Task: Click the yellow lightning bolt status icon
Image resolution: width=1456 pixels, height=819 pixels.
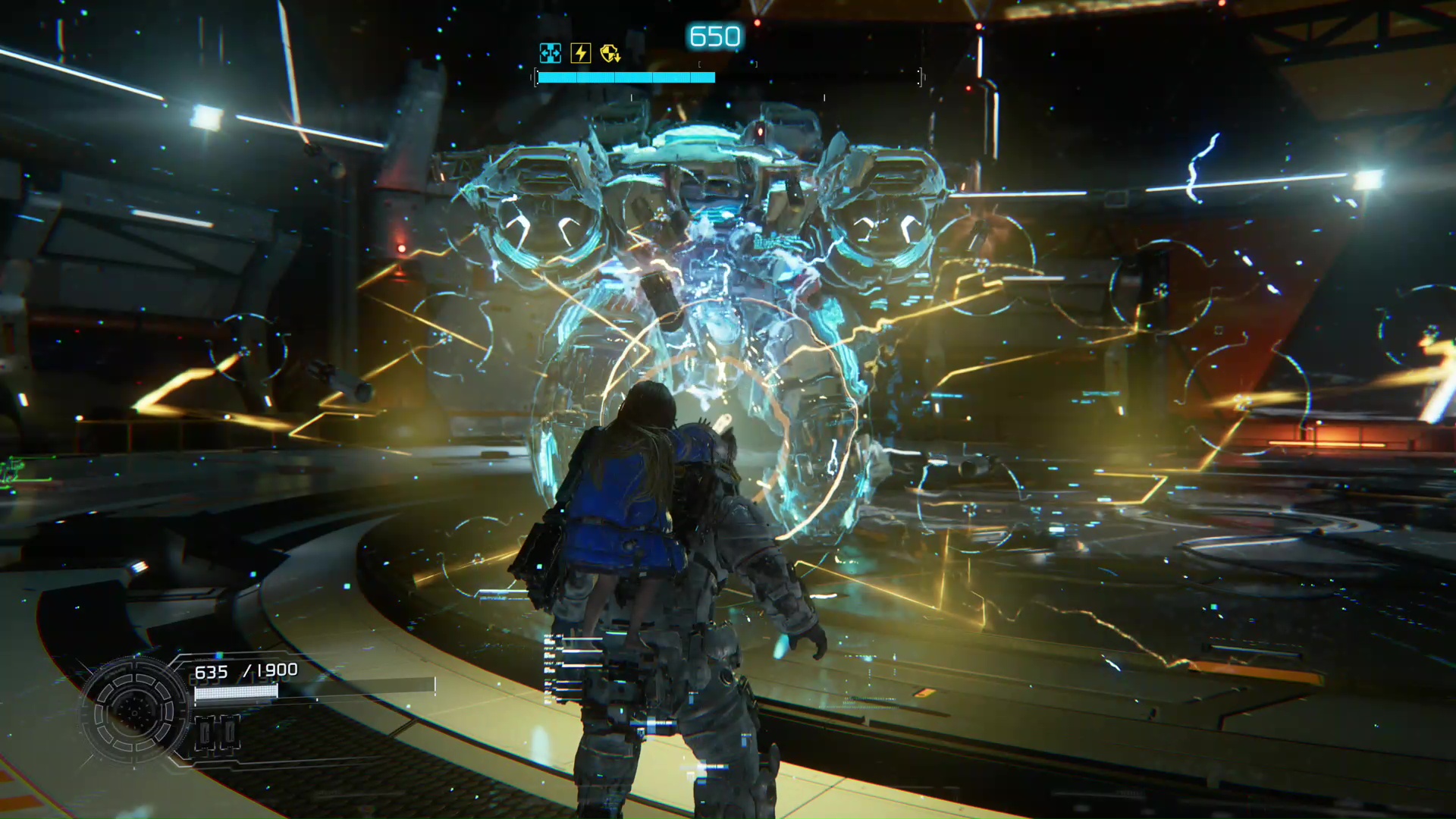Action: tap(580, 53)
